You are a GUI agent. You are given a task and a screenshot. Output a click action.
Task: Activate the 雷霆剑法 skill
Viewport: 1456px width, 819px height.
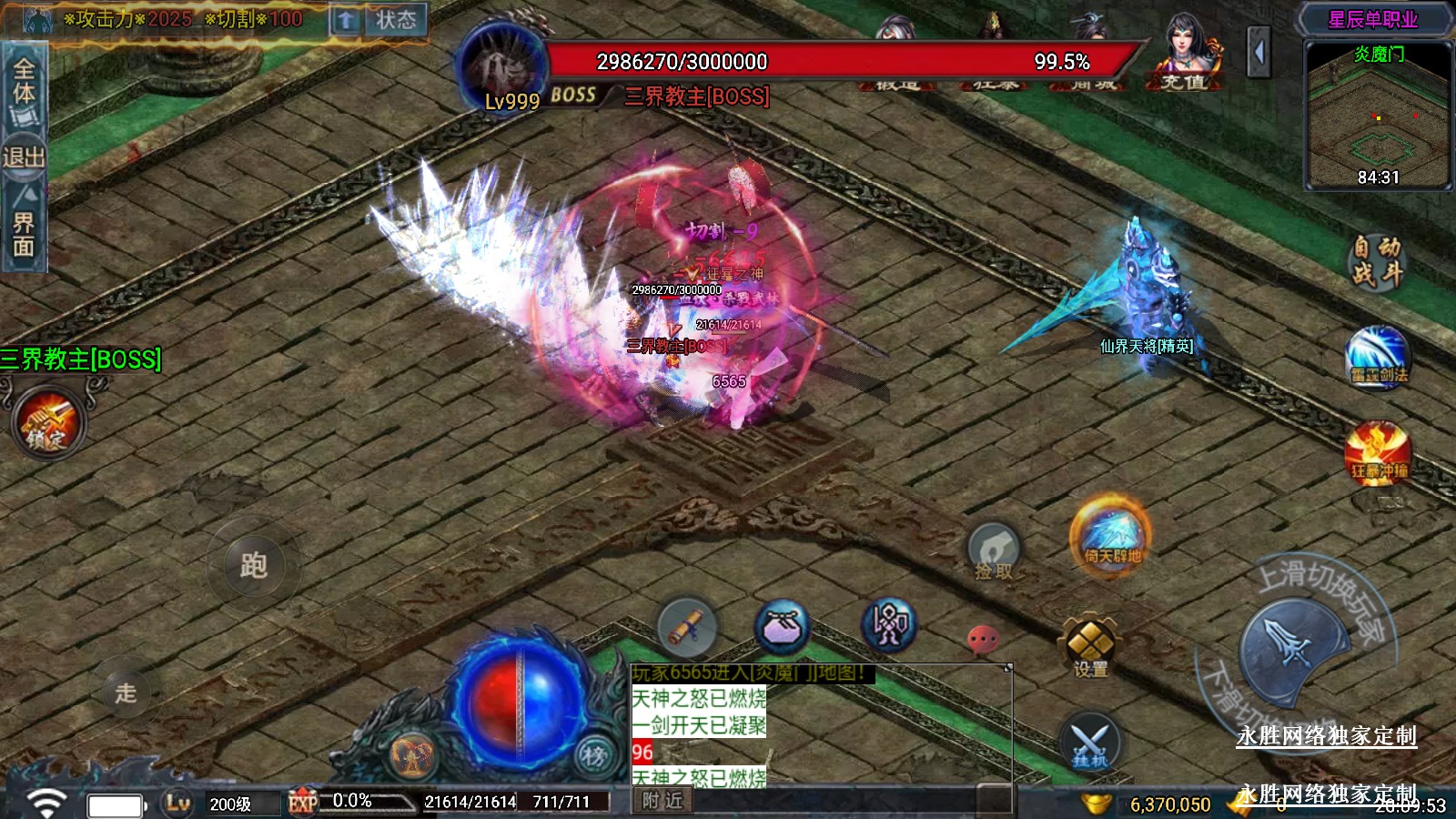(1378, 357)
